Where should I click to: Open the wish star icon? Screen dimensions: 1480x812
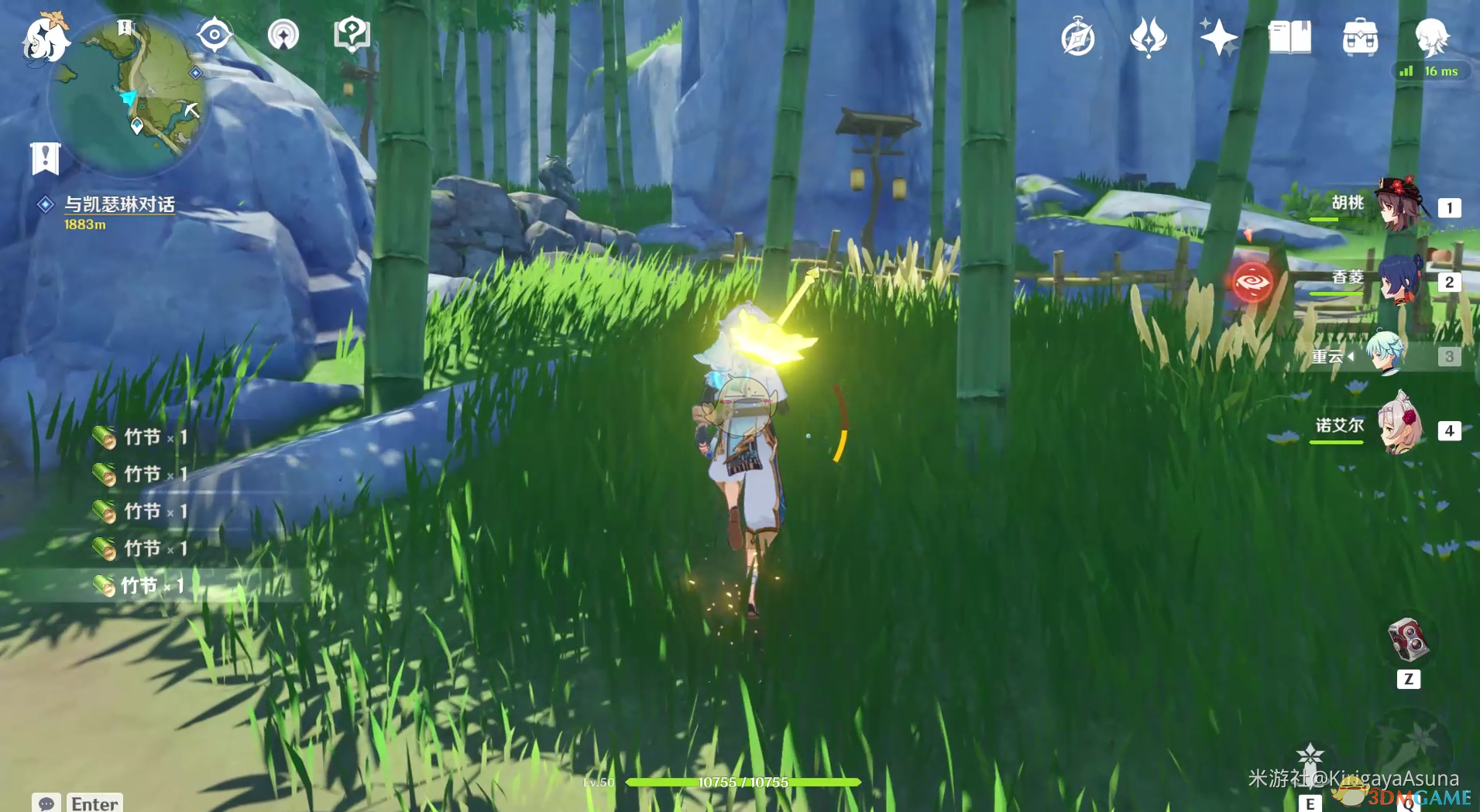tap(1218, 37)
